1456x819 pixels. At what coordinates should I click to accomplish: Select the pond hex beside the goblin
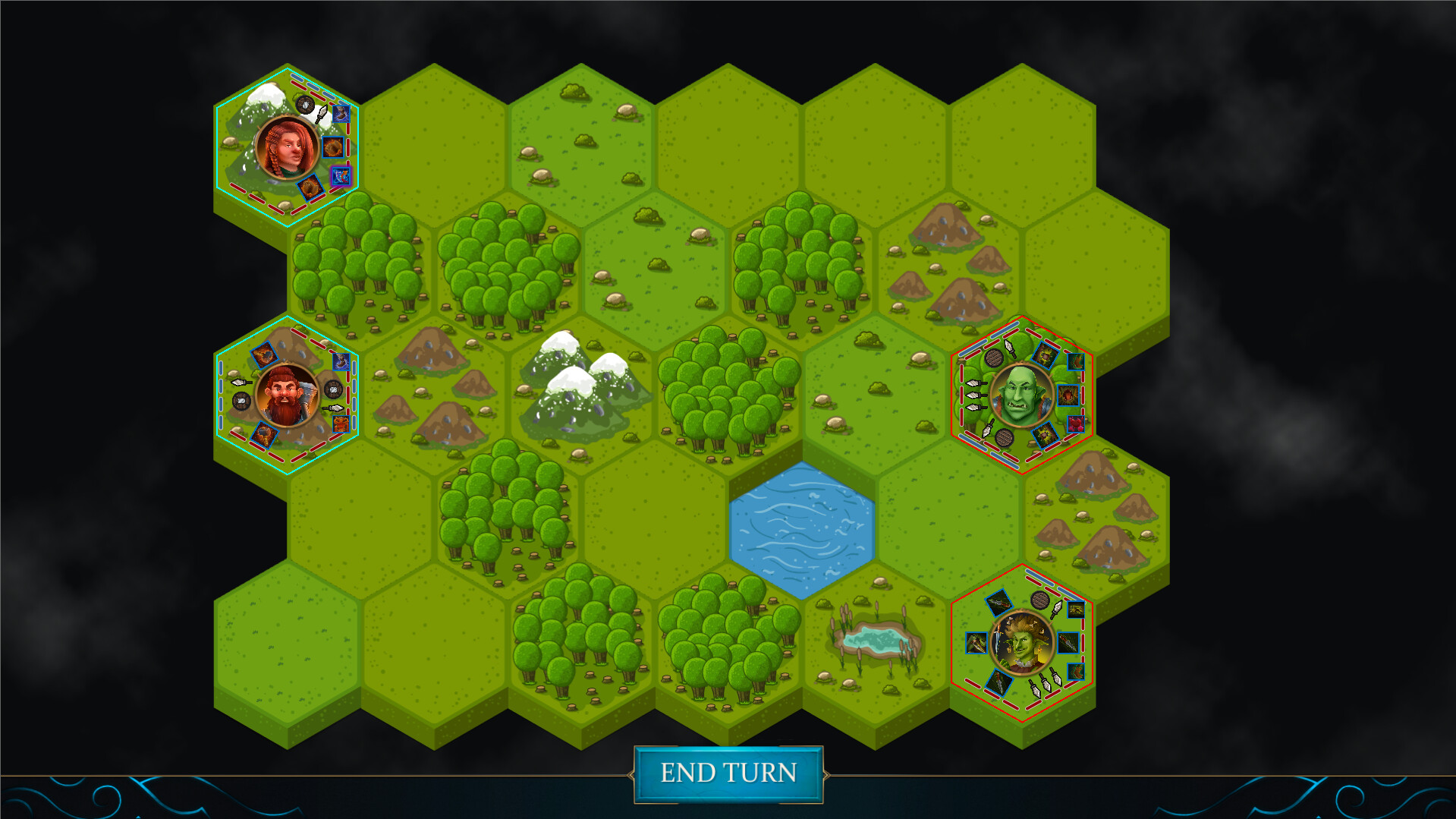879,641
